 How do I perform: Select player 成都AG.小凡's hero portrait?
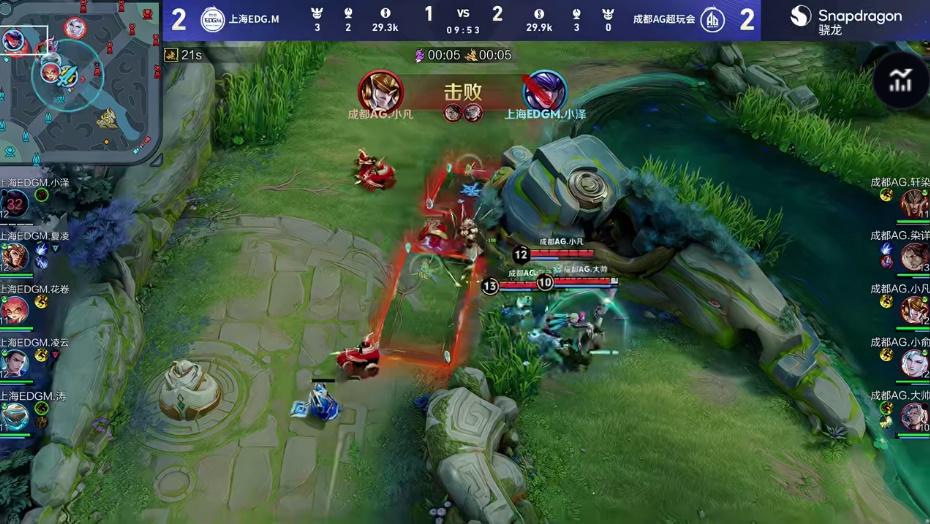(914, 310)
